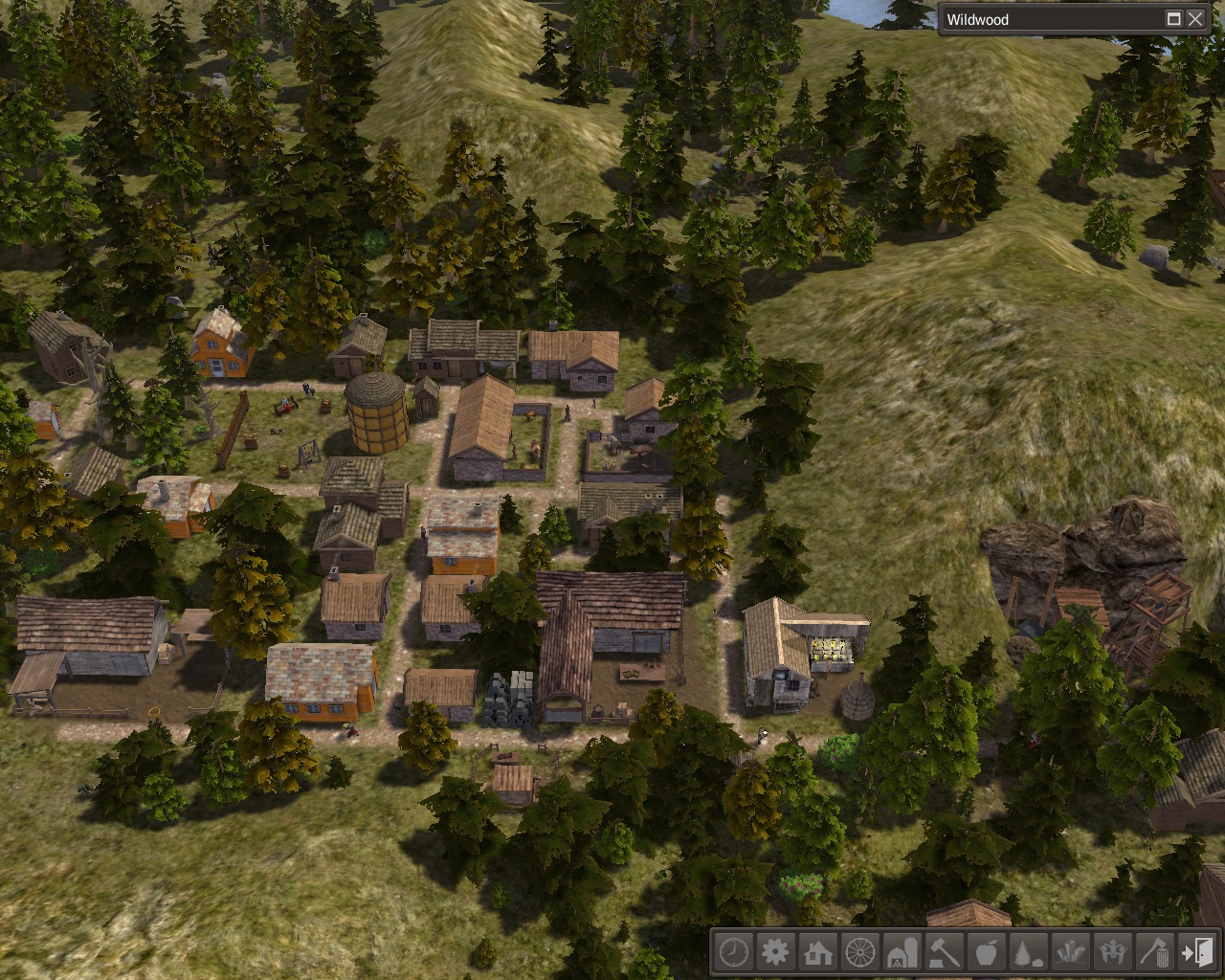Select the axe and log removal tool
Screen dimensions: 1225x980
1154,952
